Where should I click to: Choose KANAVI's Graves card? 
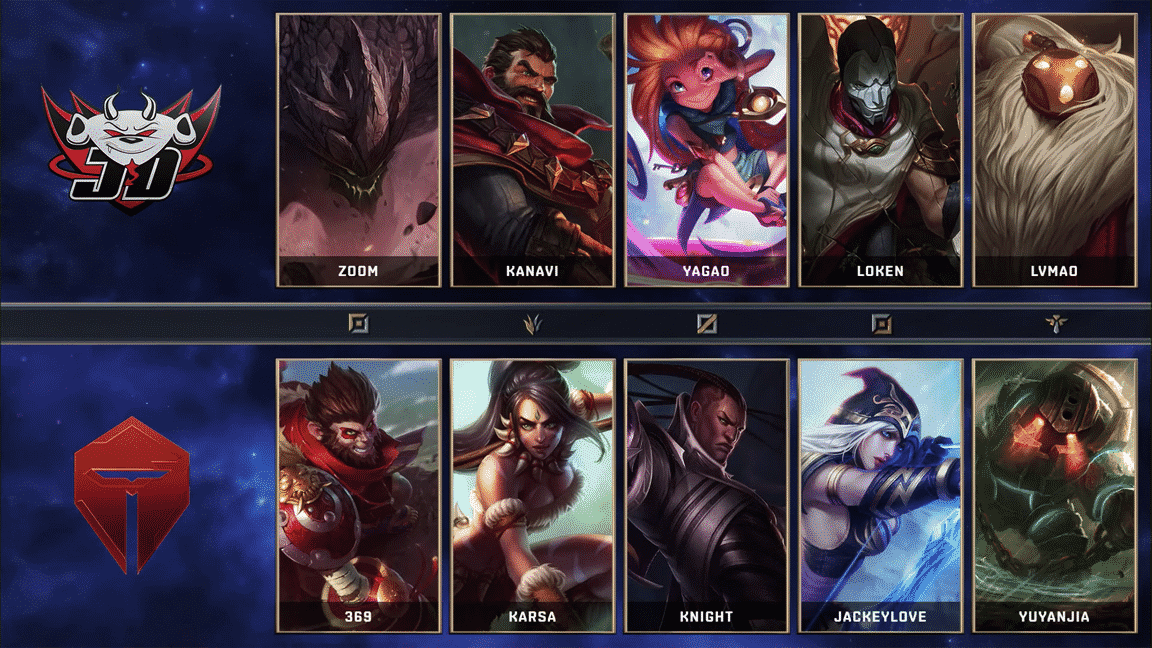tap(532, 150)
